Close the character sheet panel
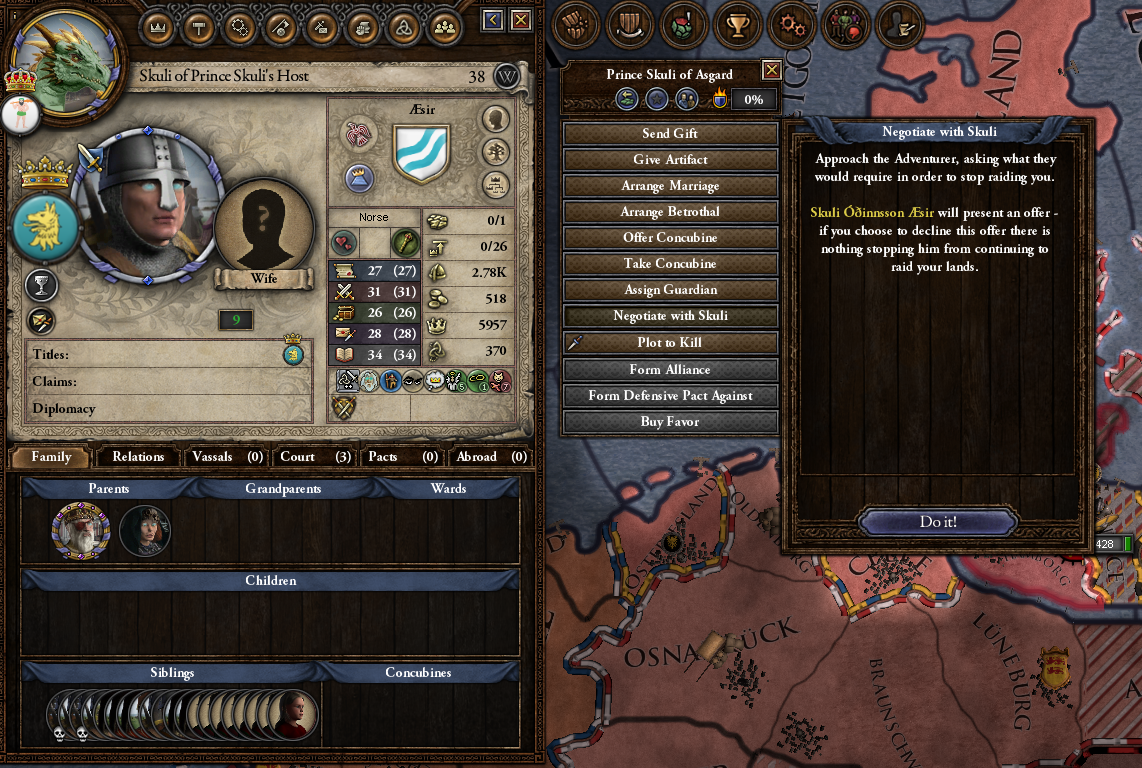 point(521,20)
